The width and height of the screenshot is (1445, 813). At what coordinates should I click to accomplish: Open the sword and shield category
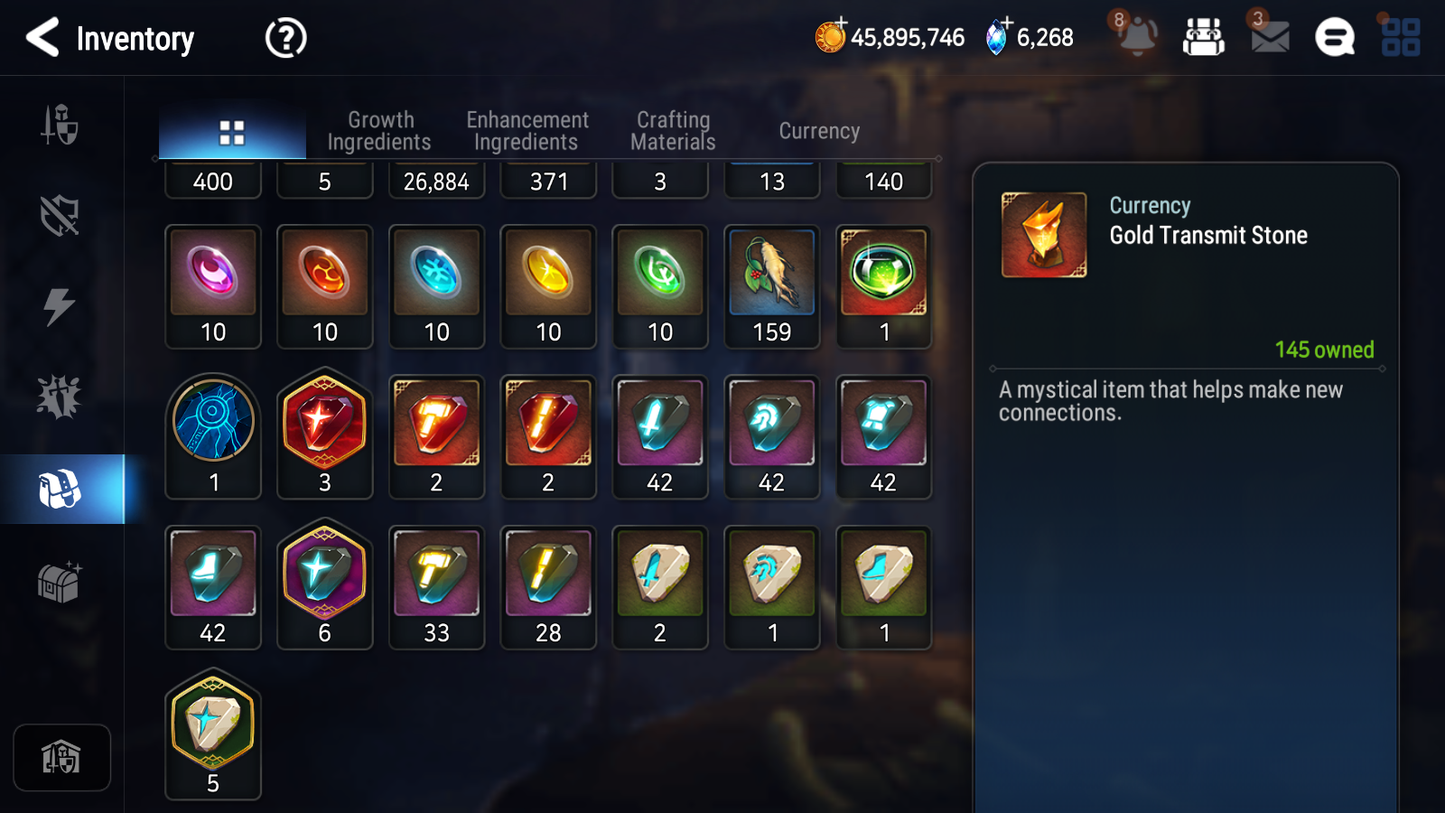coord(60,126)
